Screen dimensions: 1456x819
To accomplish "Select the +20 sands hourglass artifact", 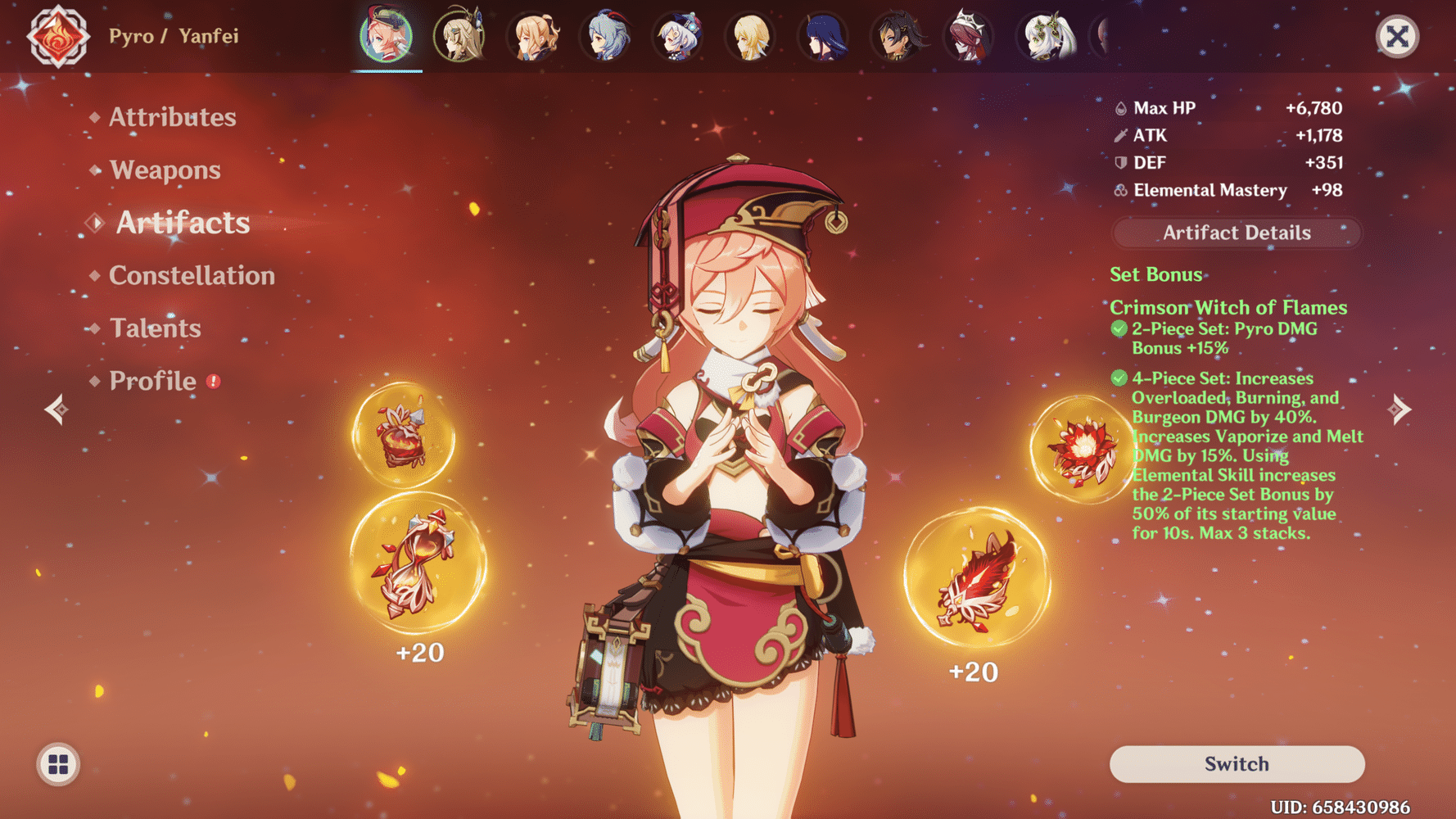I will [416, 565].
